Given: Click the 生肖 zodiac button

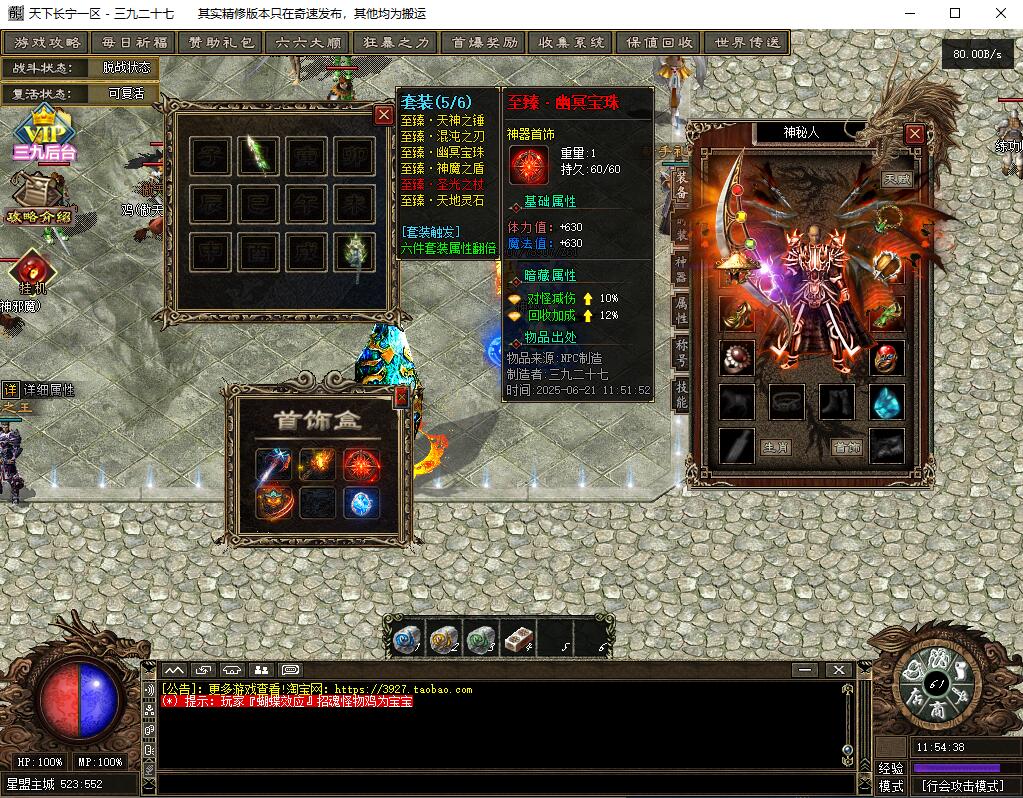Looking at the screenshot, I should tap(777, 447).
